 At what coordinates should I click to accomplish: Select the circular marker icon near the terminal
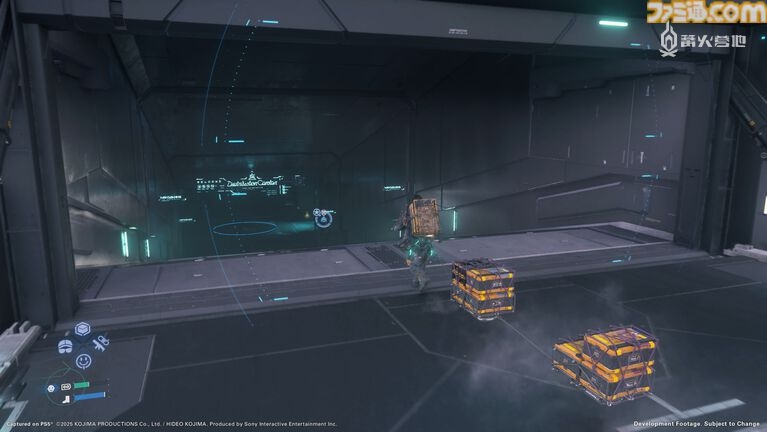click(318, 213)
